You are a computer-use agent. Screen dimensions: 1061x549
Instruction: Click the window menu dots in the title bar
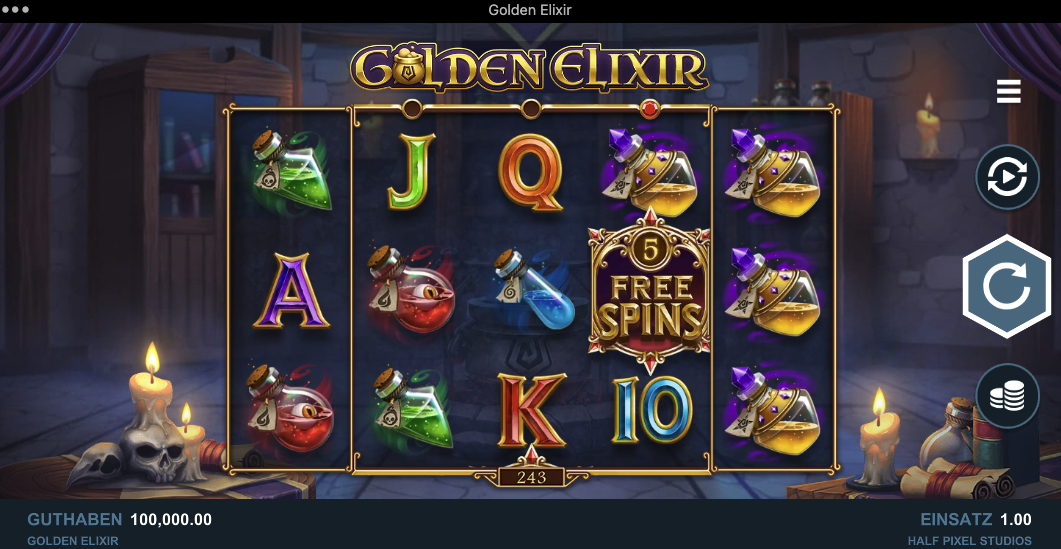pos(18,10)
